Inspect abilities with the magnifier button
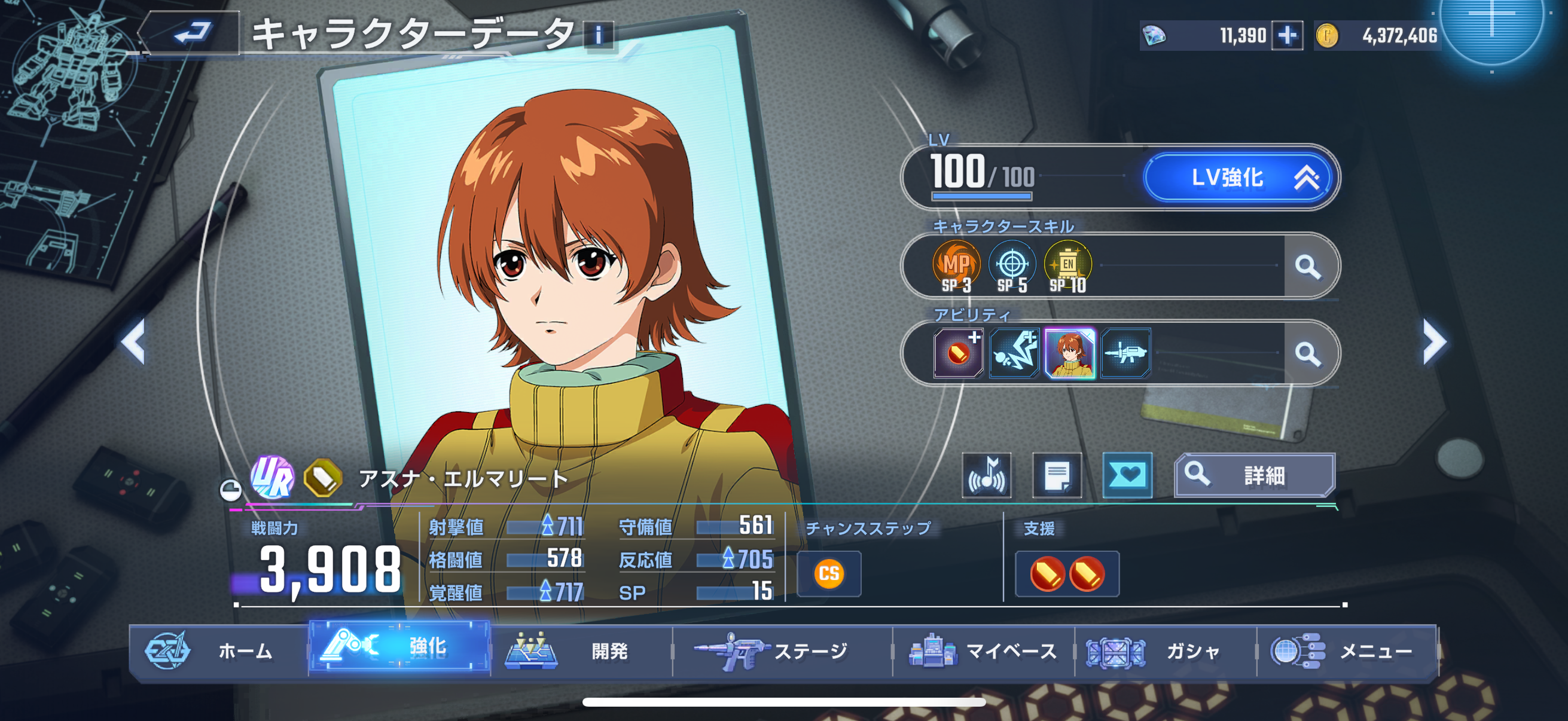 pyautogui.click(x=1307, y=353)
